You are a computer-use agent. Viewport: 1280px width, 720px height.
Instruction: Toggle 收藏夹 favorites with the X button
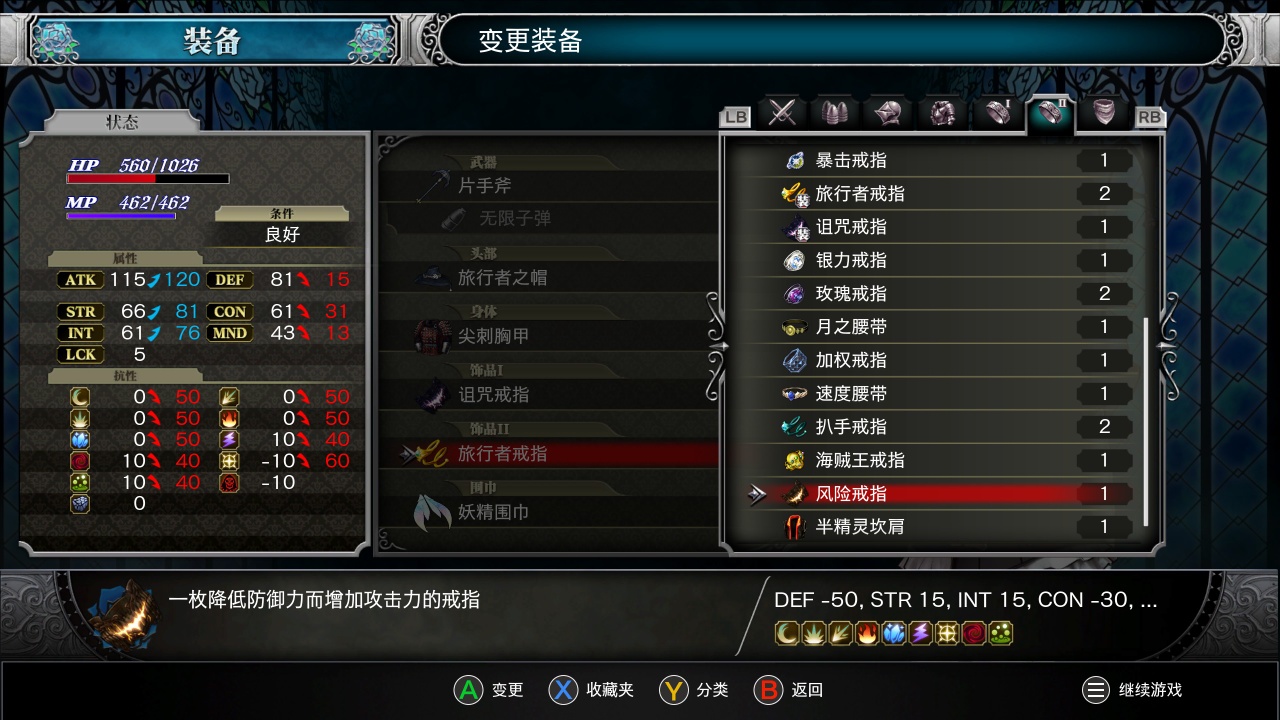tap(563, 690)
